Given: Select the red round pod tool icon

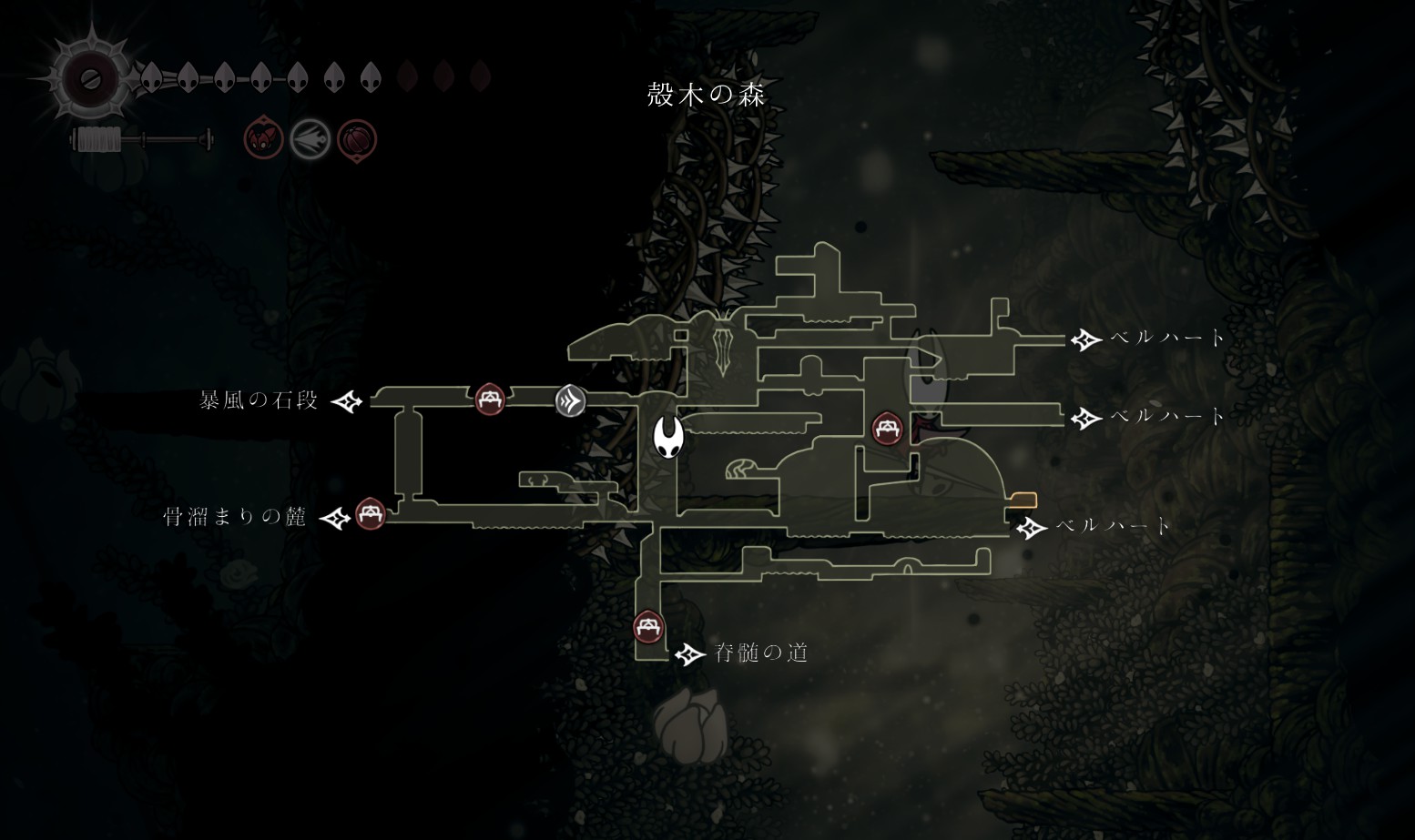Looking at the screenshot, I should (357, 141).
